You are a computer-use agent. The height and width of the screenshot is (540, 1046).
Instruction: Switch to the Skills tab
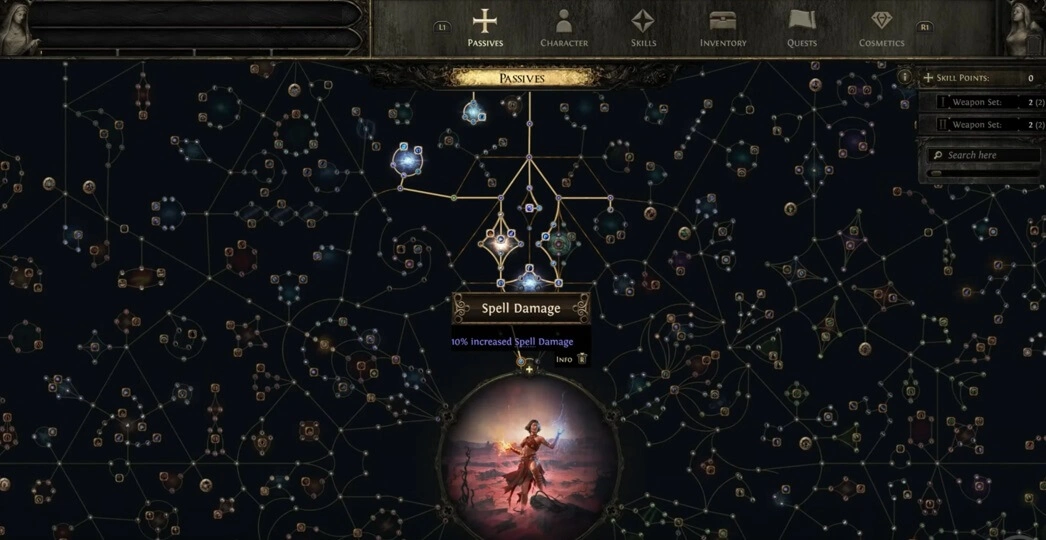643,27
